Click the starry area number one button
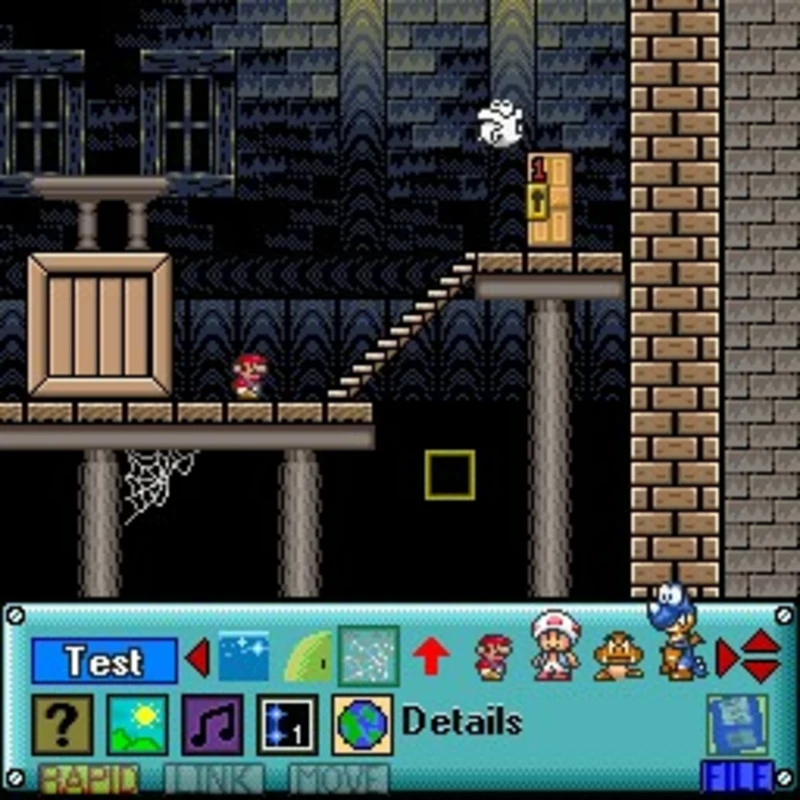The image size is (800, 800). (287, 724)
